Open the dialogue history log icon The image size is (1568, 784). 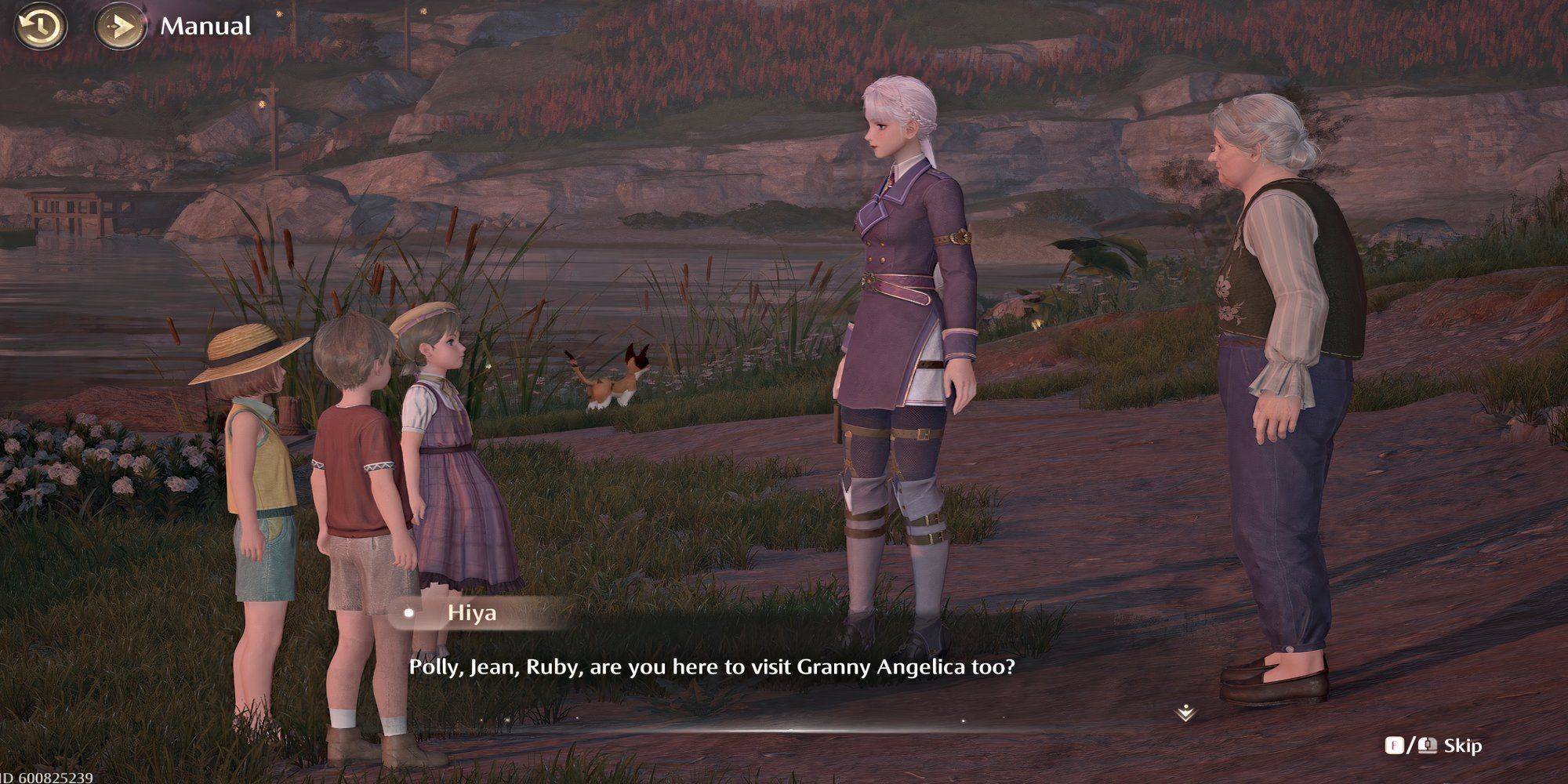point(41,27)
